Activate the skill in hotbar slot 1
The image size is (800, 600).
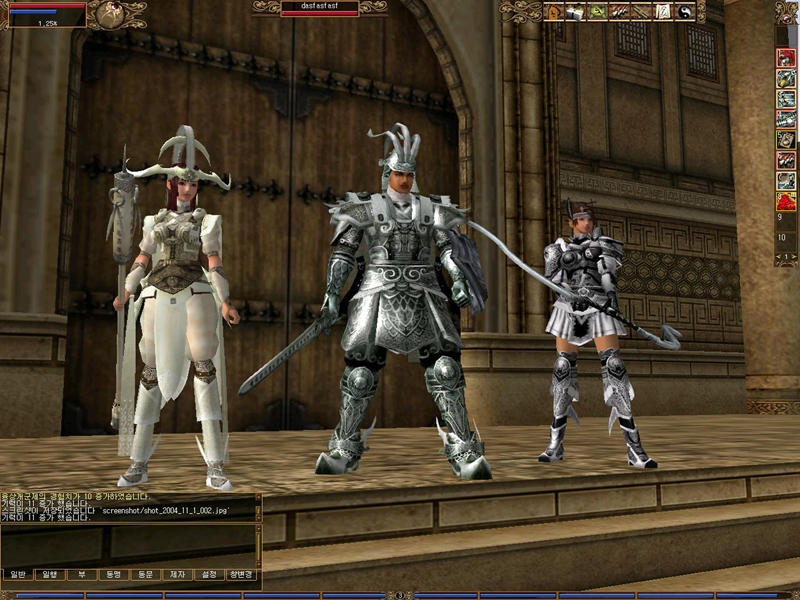click(x=786, y=57)
